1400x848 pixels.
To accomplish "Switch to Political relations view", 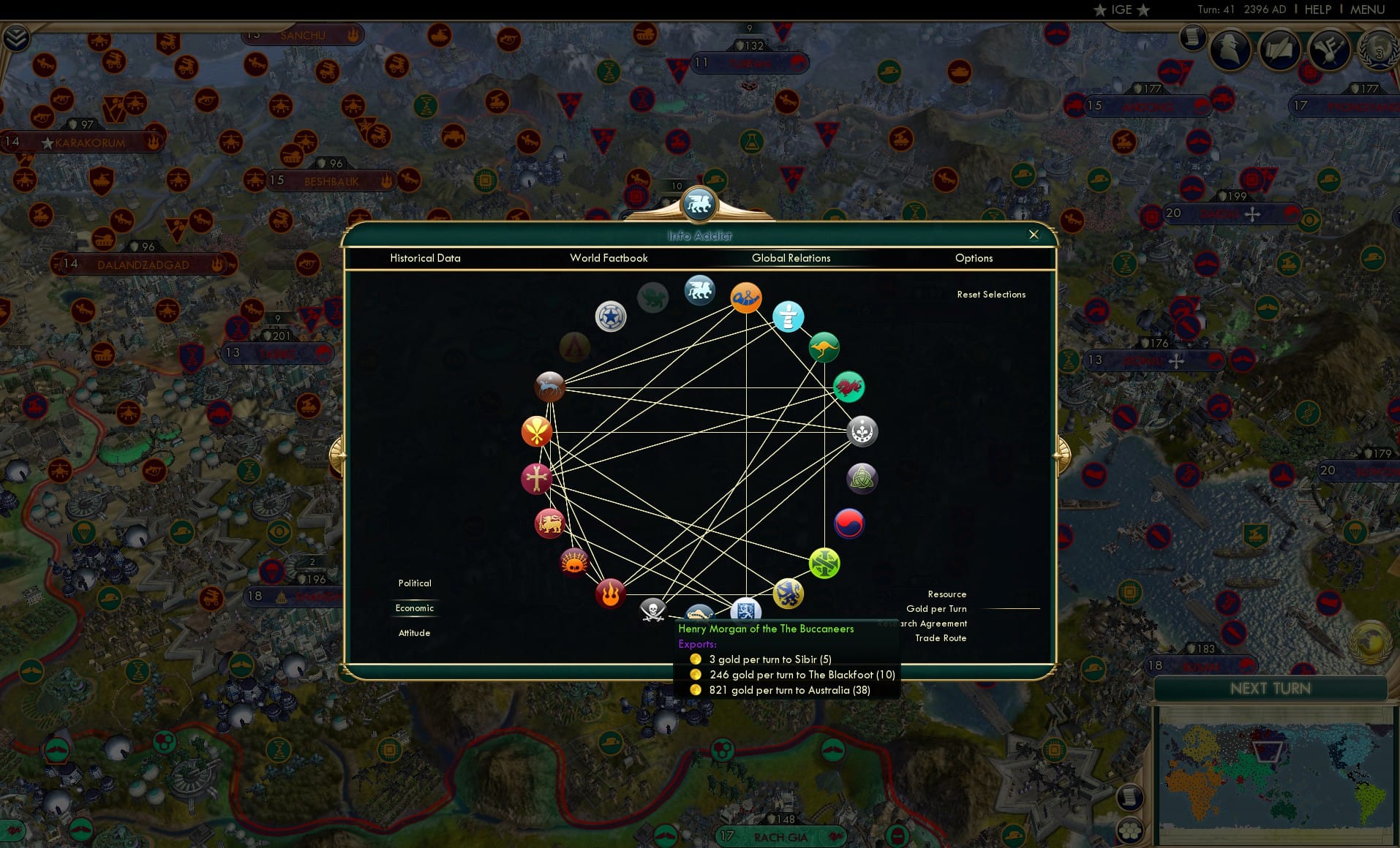I will (414, 583).
